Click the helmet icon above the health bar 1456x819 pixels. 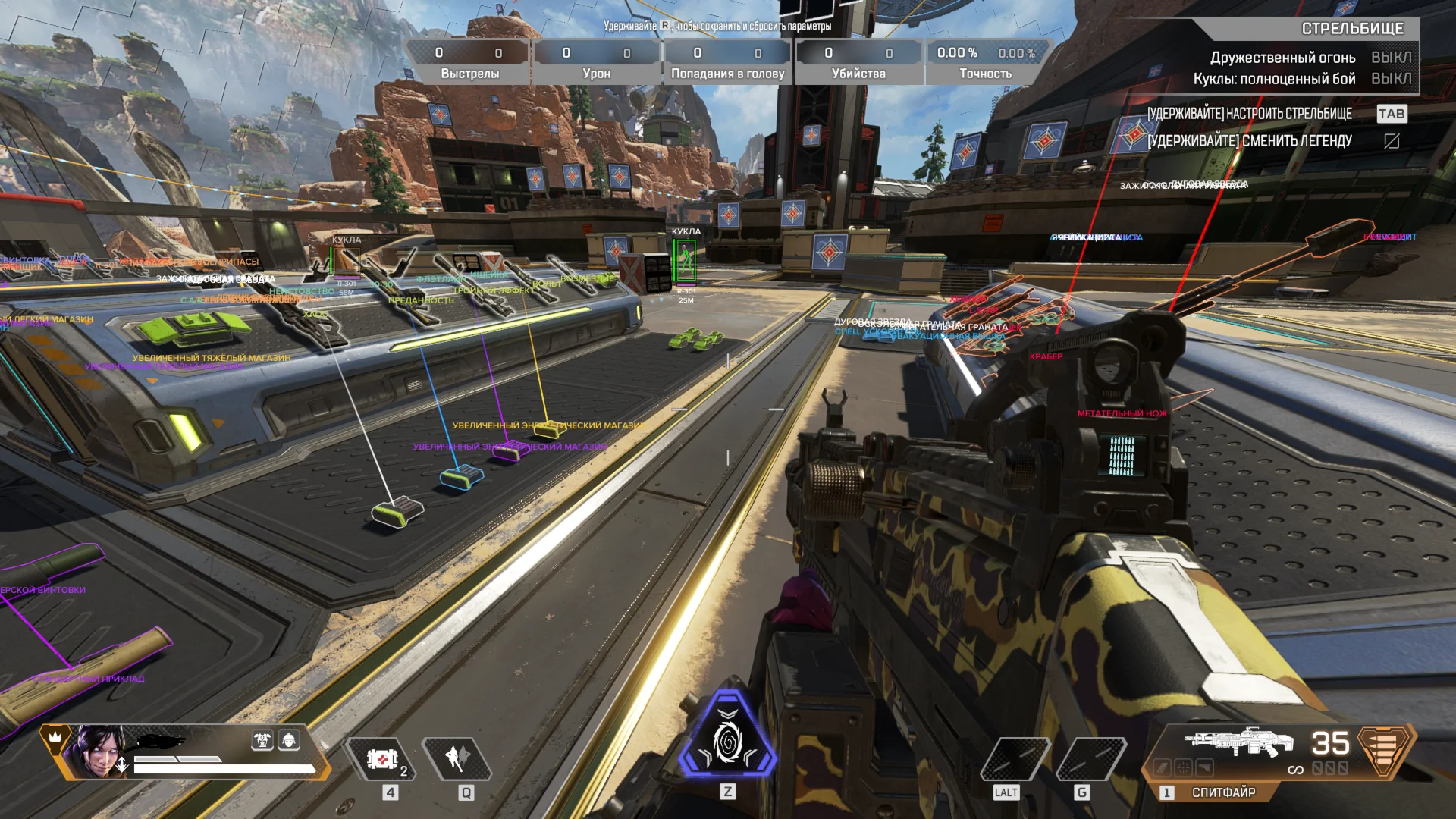290,742
